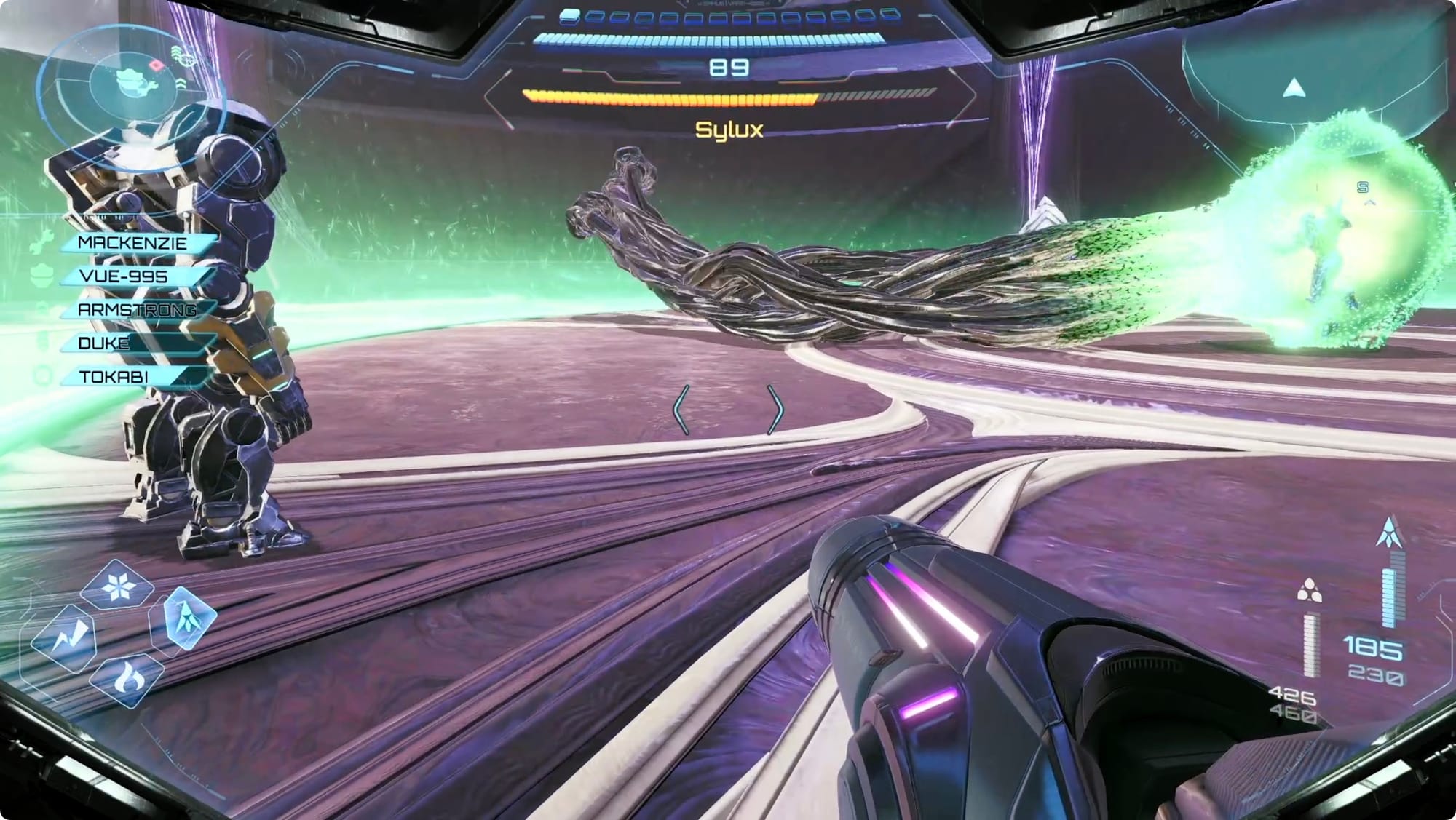Click the triple-dot shot ammo icon
The image size is (1456, 820).
(x=1310, y=591)
